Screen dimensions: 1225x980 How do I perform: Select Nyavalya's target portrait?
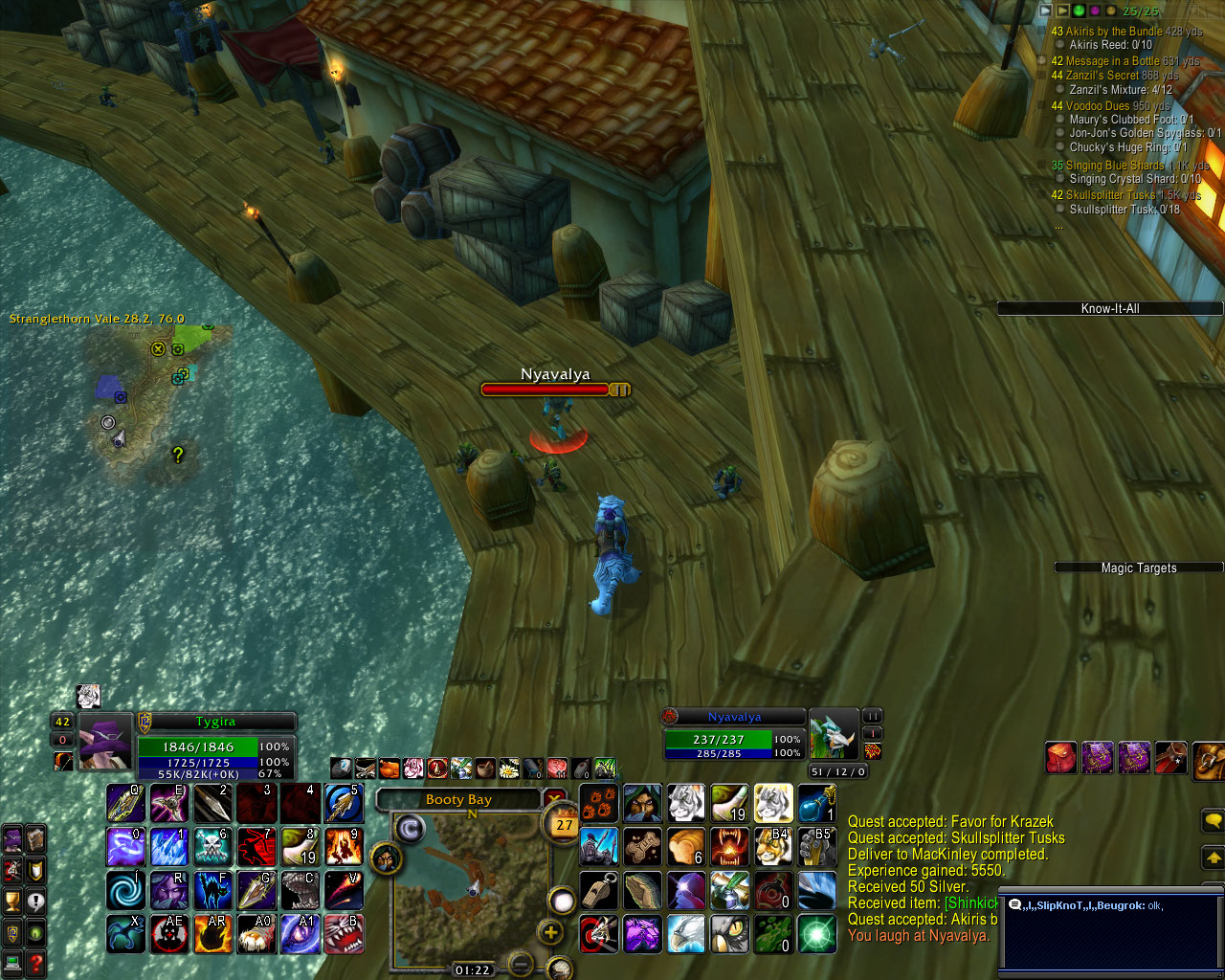833,735
